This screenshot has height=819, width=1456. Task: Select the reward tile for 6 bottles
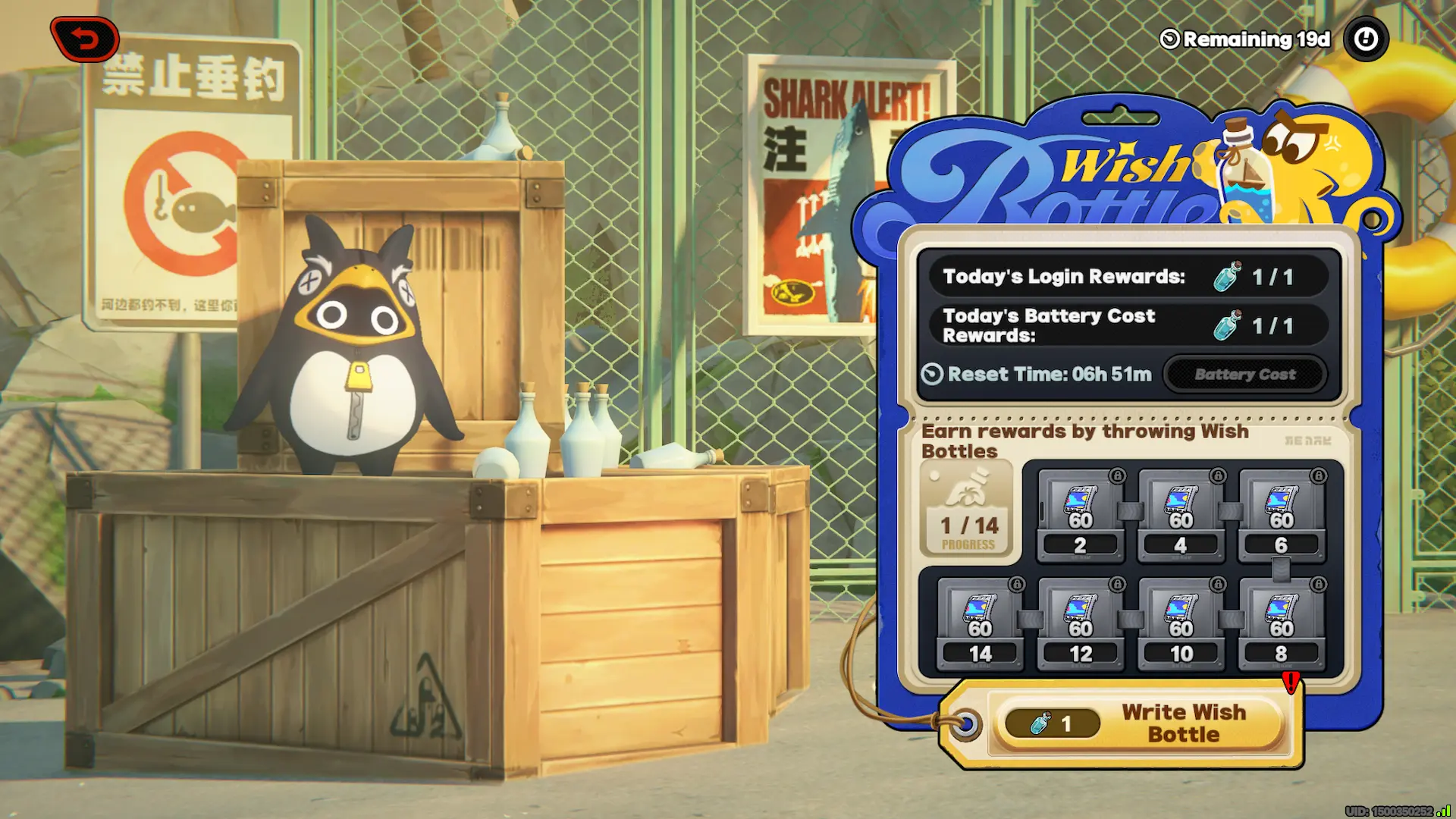(1282, 516)
